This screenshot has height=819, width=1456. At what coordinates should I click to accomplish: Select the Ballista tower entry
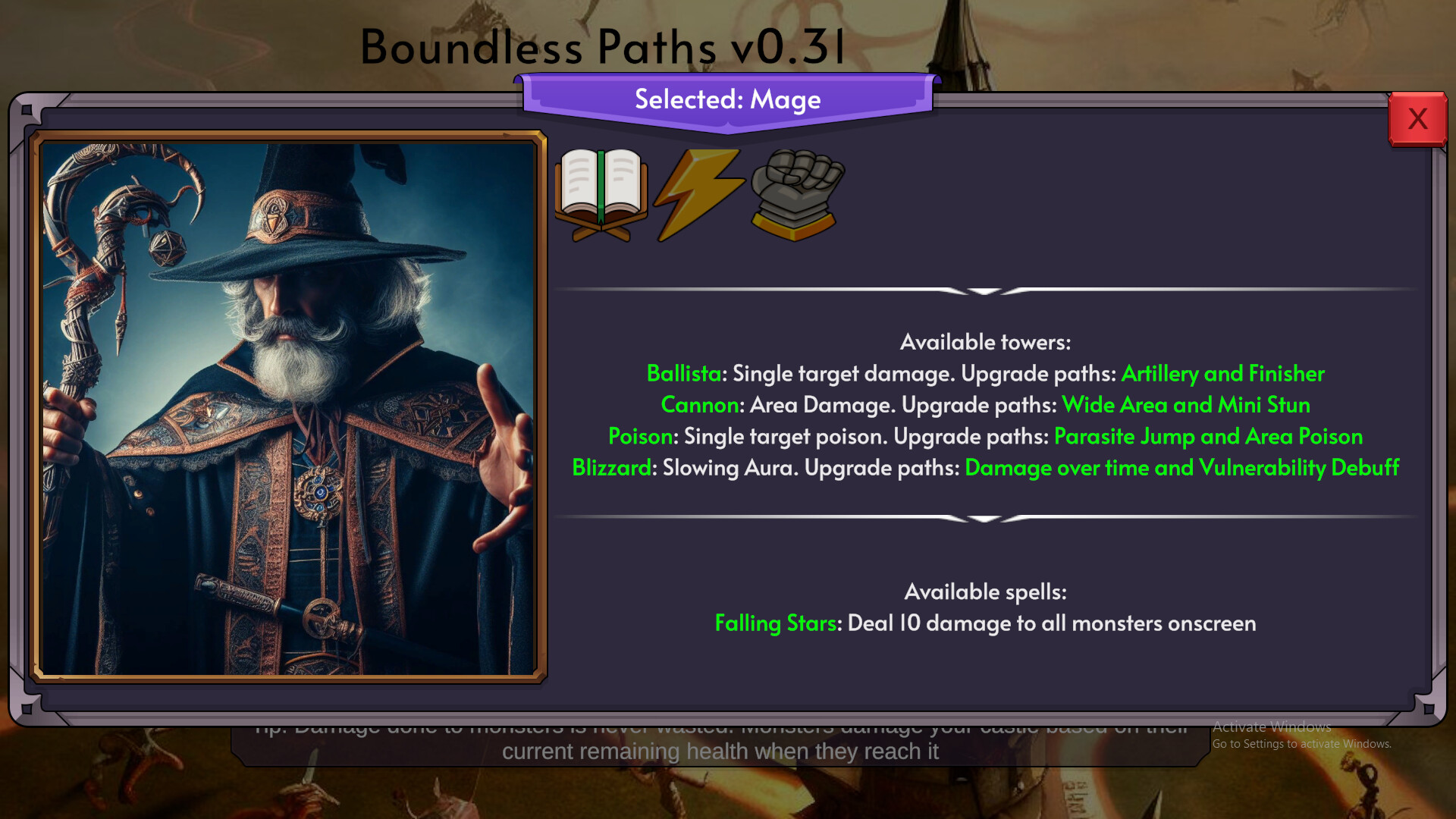pyautogui.click(x=684, y=373)
